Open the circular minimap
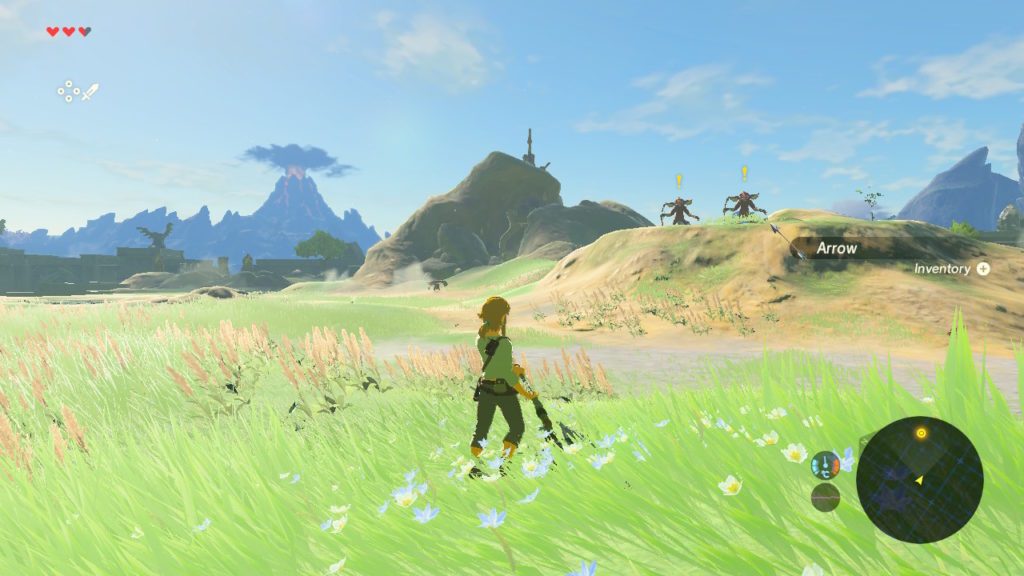Image resolution: width=1024 pixels, height=576 pixels. [x=919, y=479]
